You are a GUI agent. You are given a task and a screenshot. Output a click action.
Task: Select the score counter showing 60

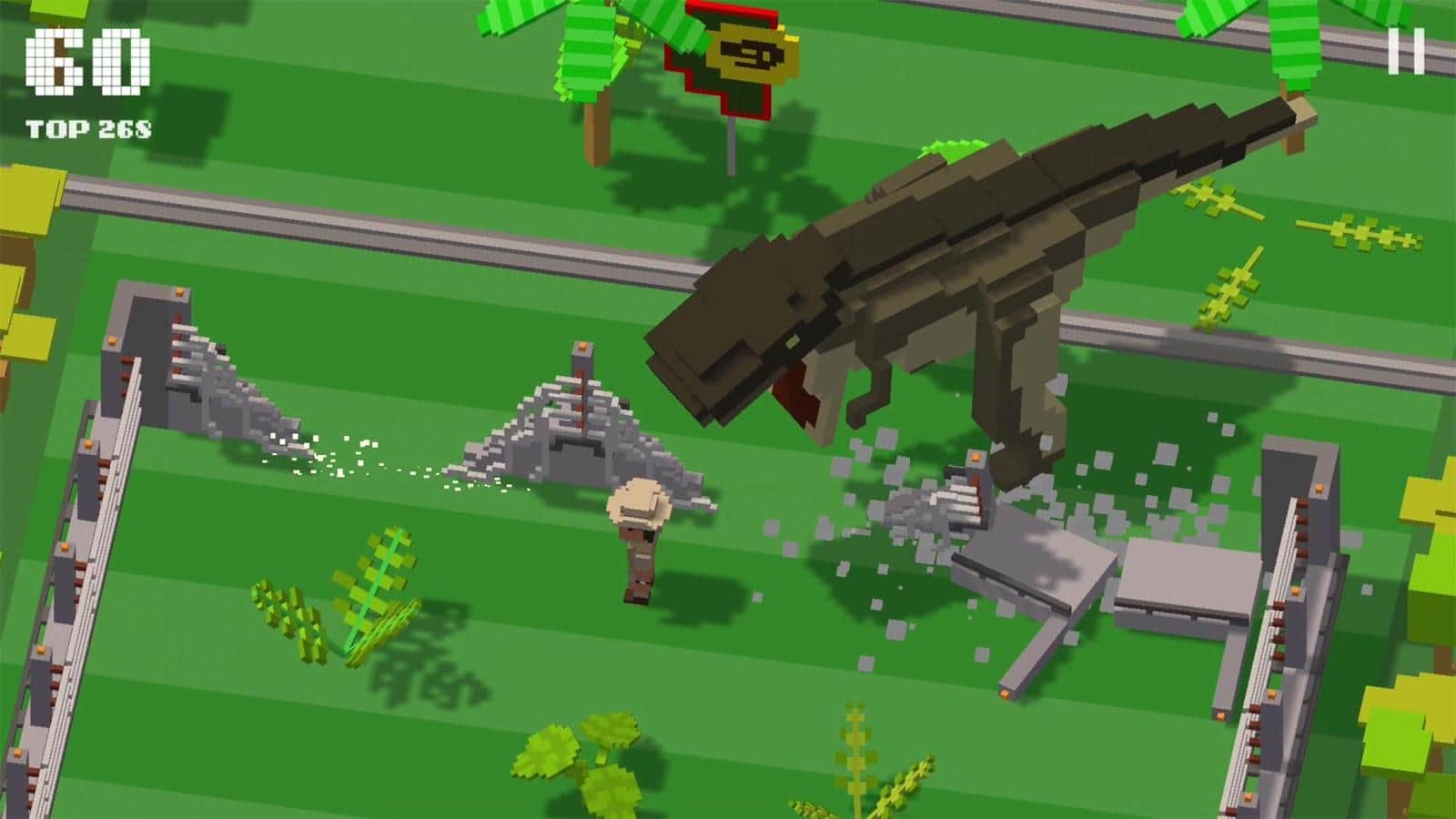click(x=86, y=59)
